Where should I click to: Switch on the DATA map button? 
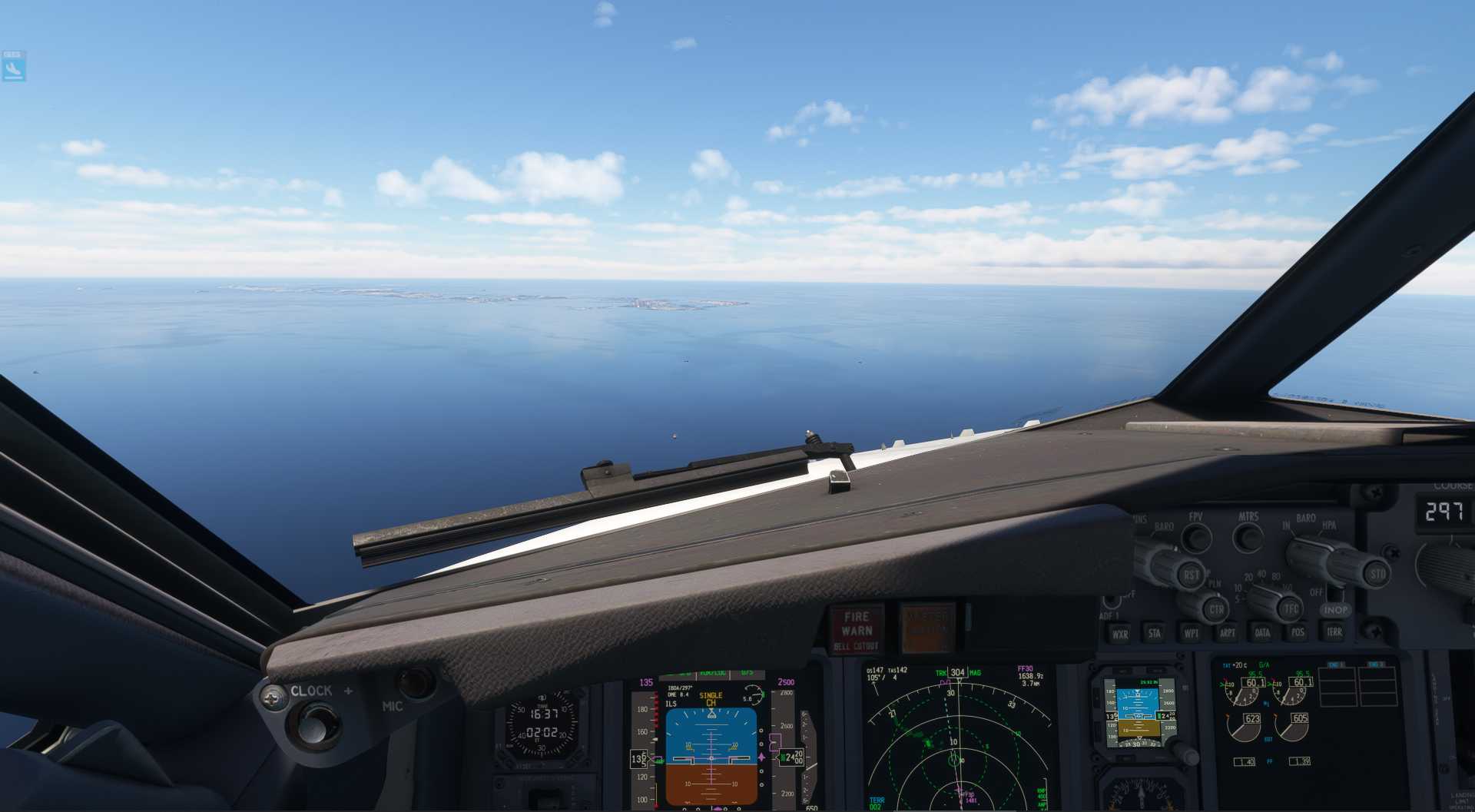pyautogui.click(x=1262, y=633)
